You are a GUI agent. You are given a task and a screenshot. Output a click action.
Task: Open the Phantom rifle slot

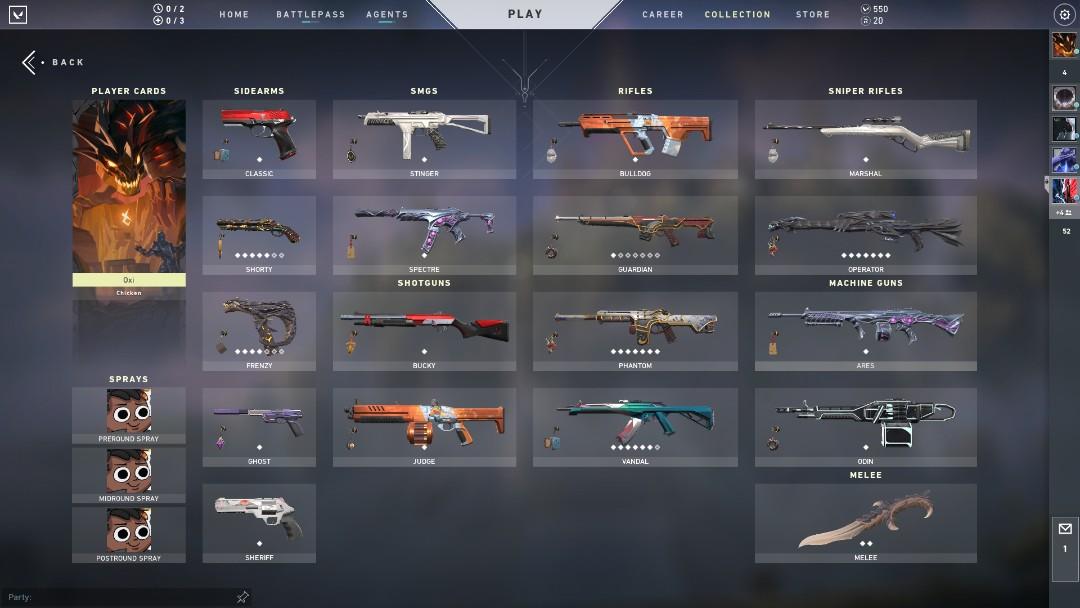click(635, 331)
